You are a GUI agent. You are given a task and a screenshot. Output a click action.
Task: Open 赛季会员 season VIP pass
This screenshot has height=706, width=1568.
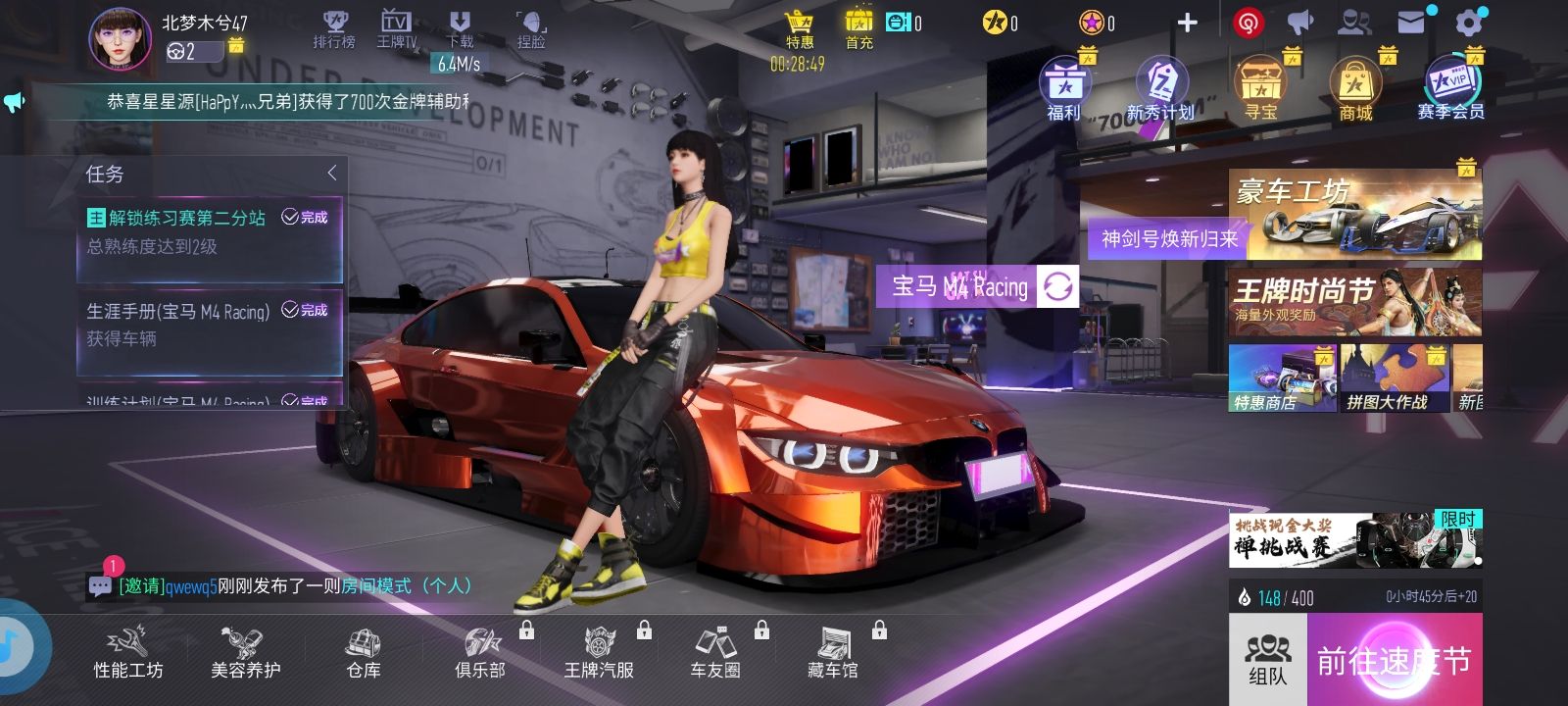(1450, 89)
